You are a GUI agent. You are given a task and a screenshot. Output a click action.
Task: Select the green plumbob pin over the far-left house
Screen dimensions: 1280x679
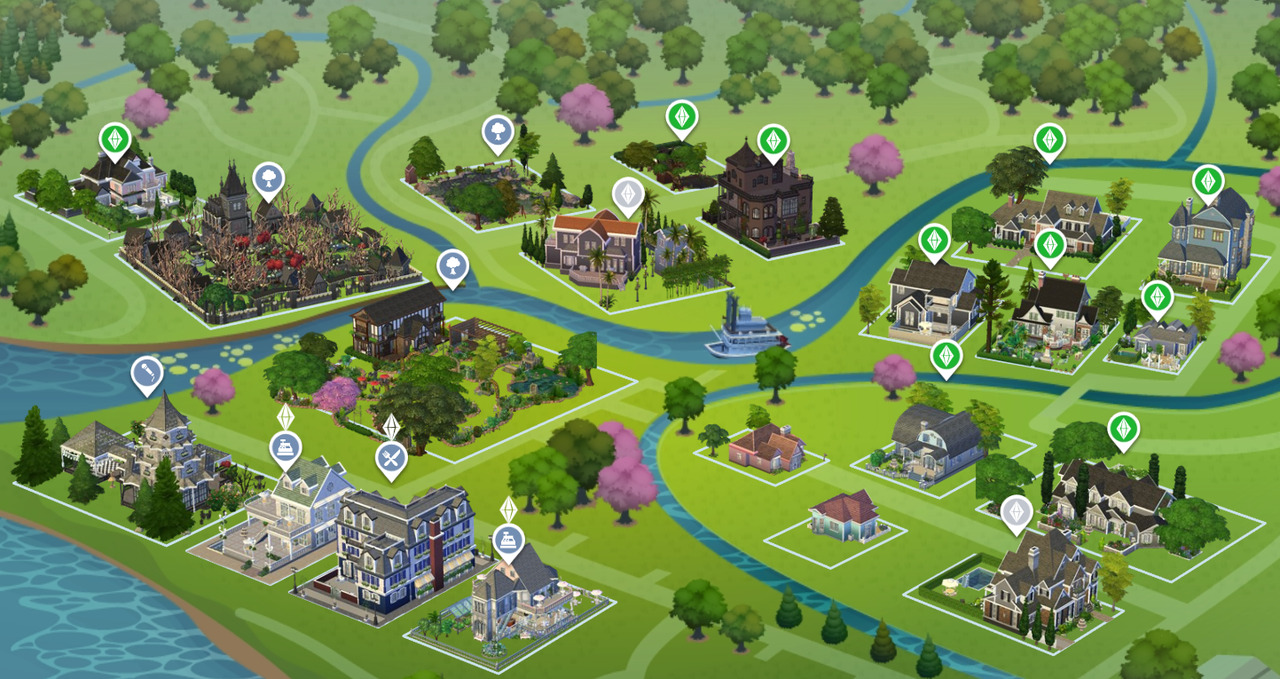(x=115, y=139)
